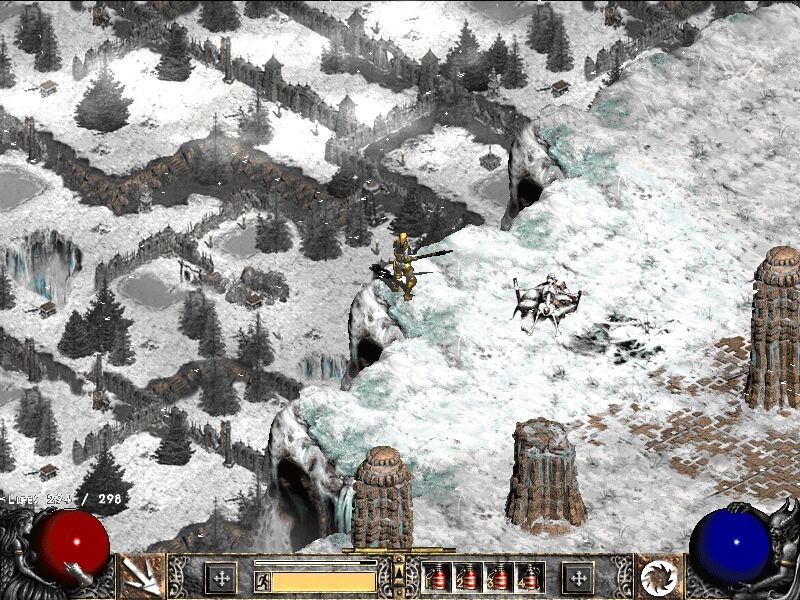The image size is (800, 600).
Task: Open the mini panel arrow button
Action: tap(399, 572)
